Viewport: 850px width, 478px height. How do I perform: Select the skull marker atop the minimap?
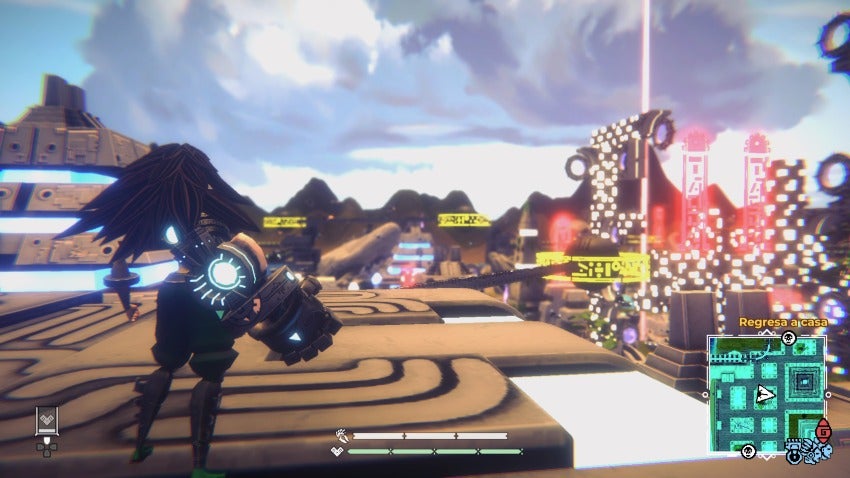click(788, 337)
